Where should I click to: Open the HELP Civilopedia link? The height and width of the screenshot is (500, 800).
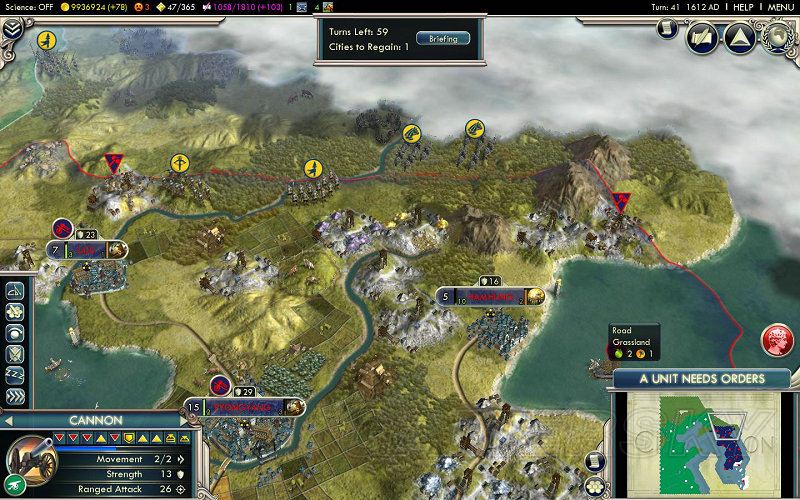pyautogui.click(x=743, y=6)
